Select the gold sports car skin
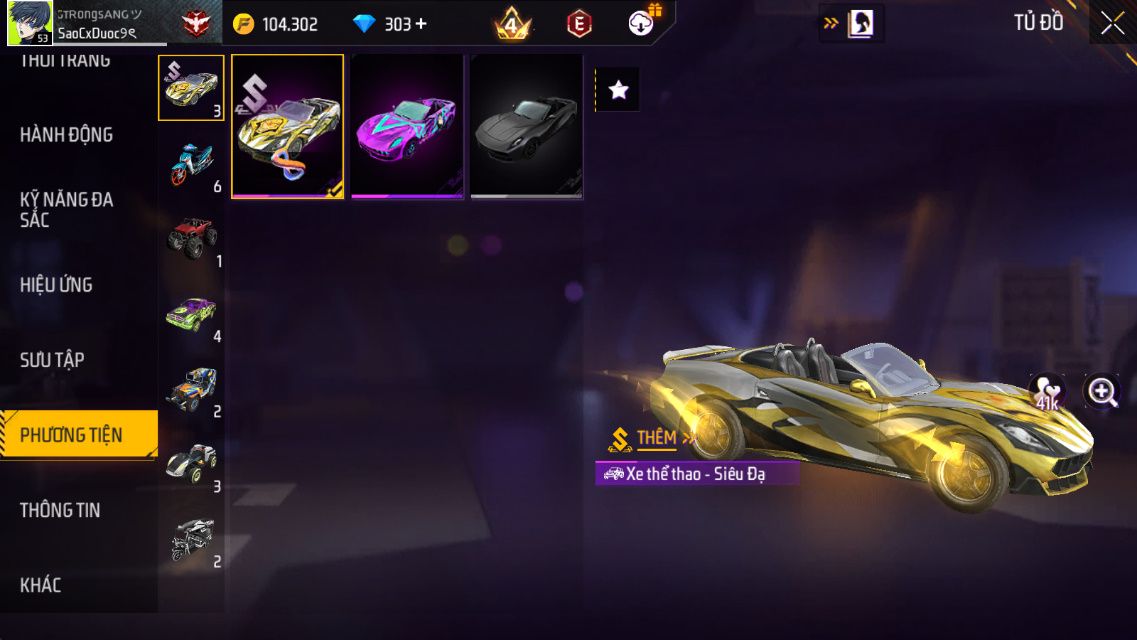The height and width of the screenshot is (640, 1137). pyautogui.click(x=288, y=127)
